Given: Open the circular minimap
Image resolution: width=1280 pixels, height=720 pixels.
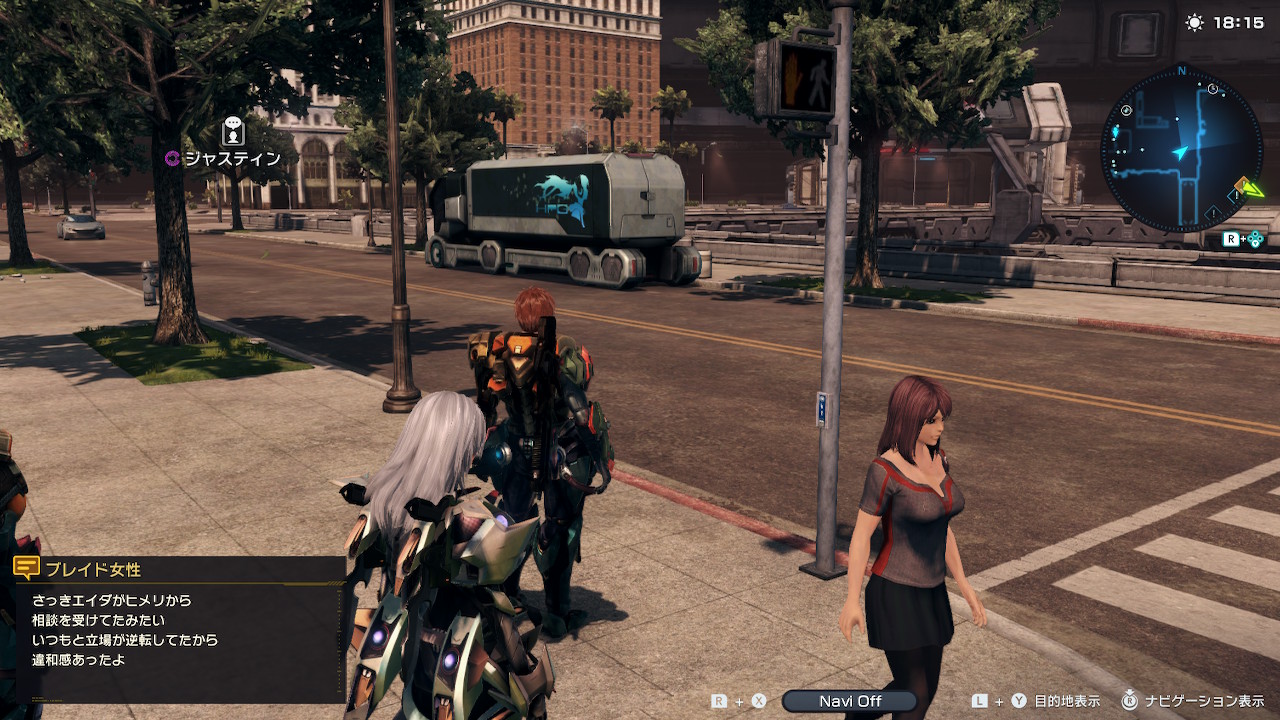Looking at the screenshot, I should tap(1181, 150).
